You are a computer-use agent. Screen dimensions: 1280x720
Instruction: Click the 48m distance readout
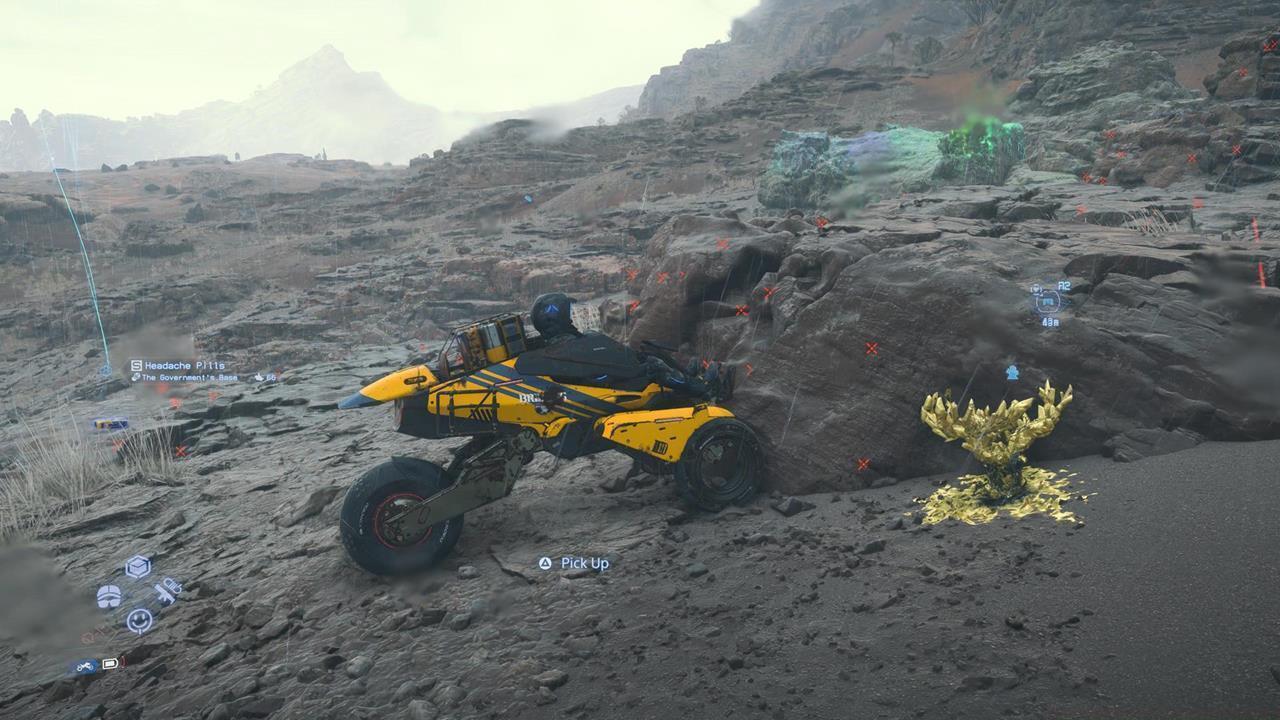point(1051,321)
